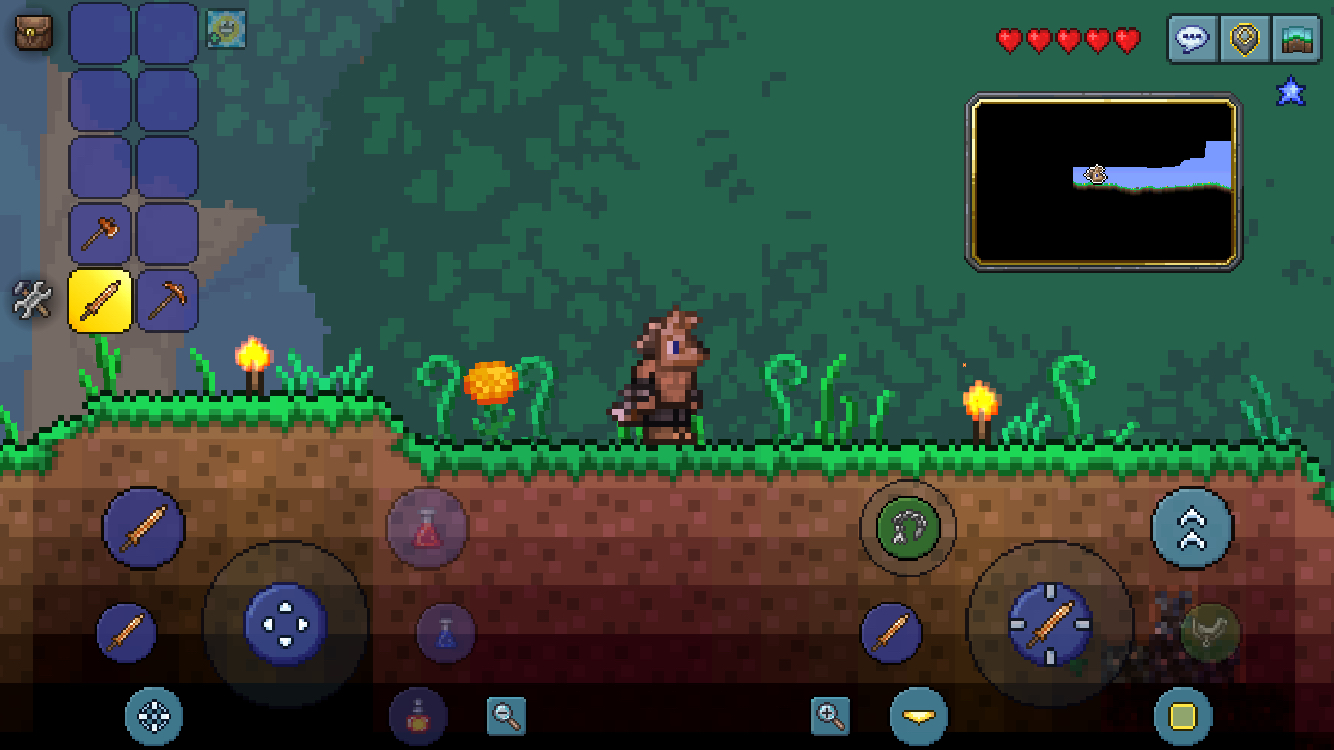The image size is (1334, 750).
Task: Tap the Happy sunflower buff icon
Action: pyautogui.click(x=226, y=29)
